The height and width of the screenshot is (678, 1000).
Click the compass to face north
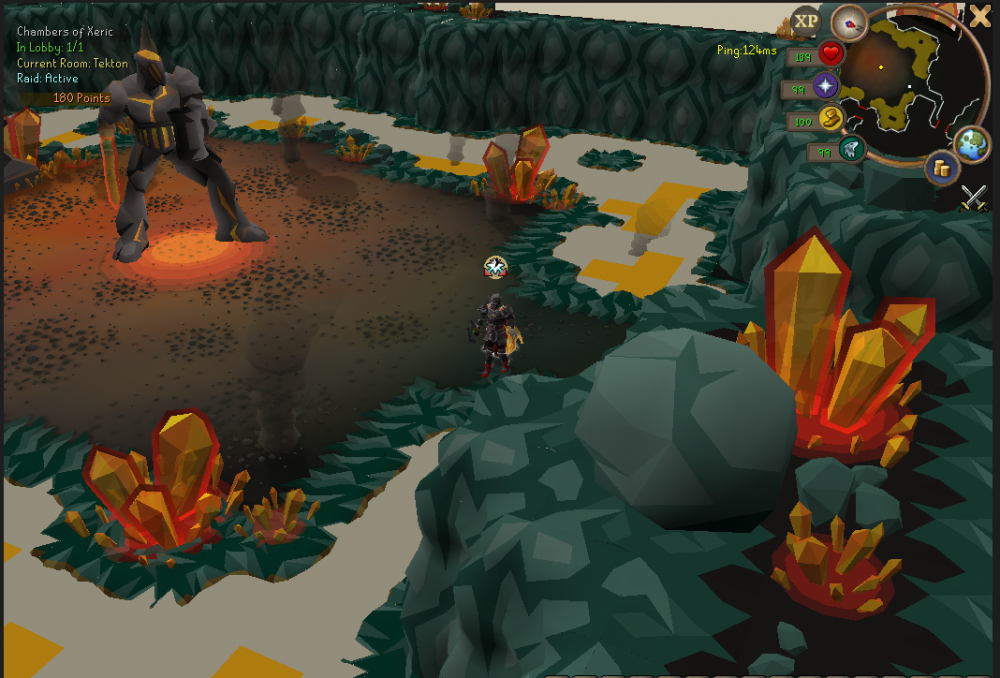850,22
